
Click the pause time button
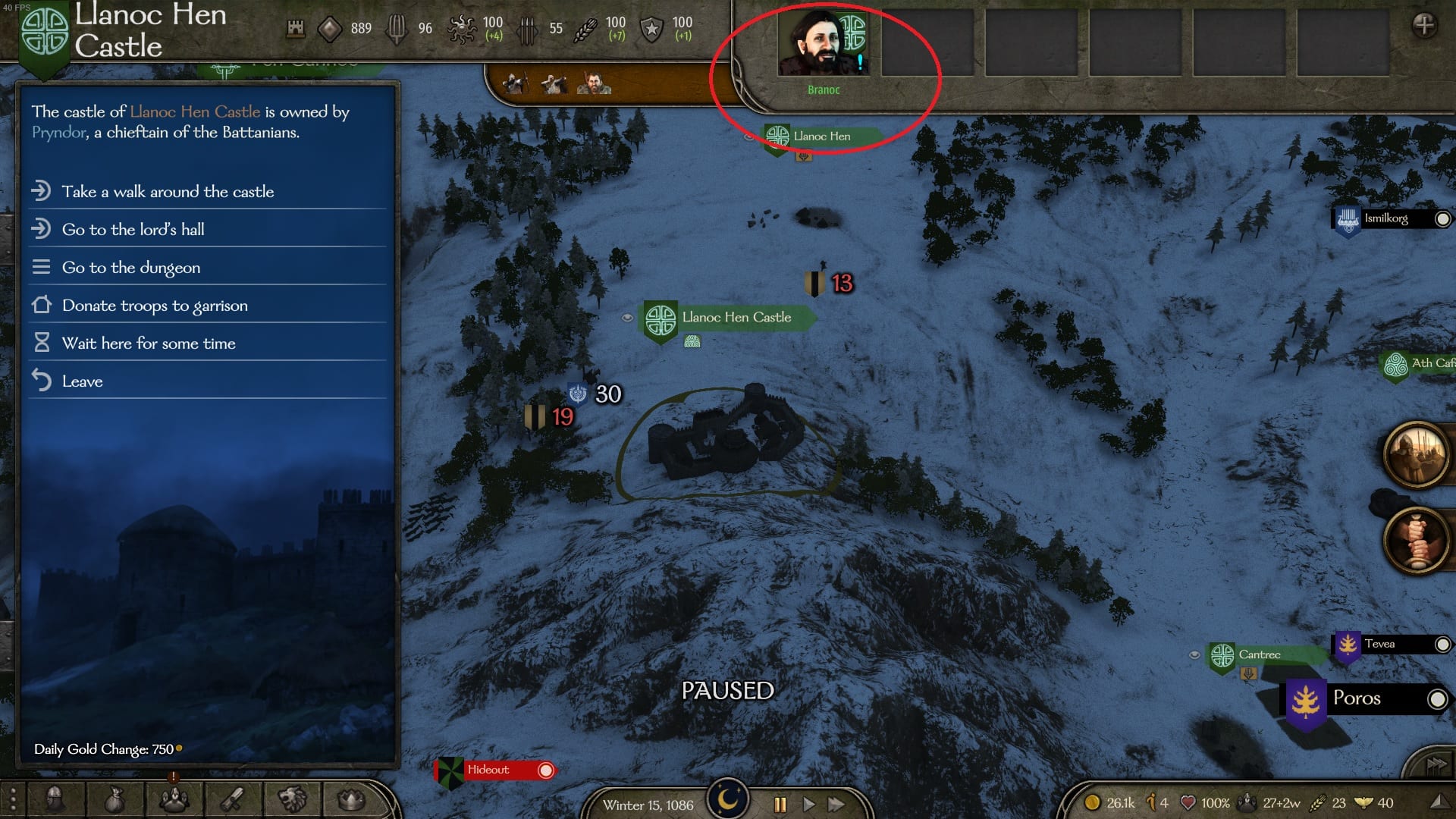tap(780, 805)
